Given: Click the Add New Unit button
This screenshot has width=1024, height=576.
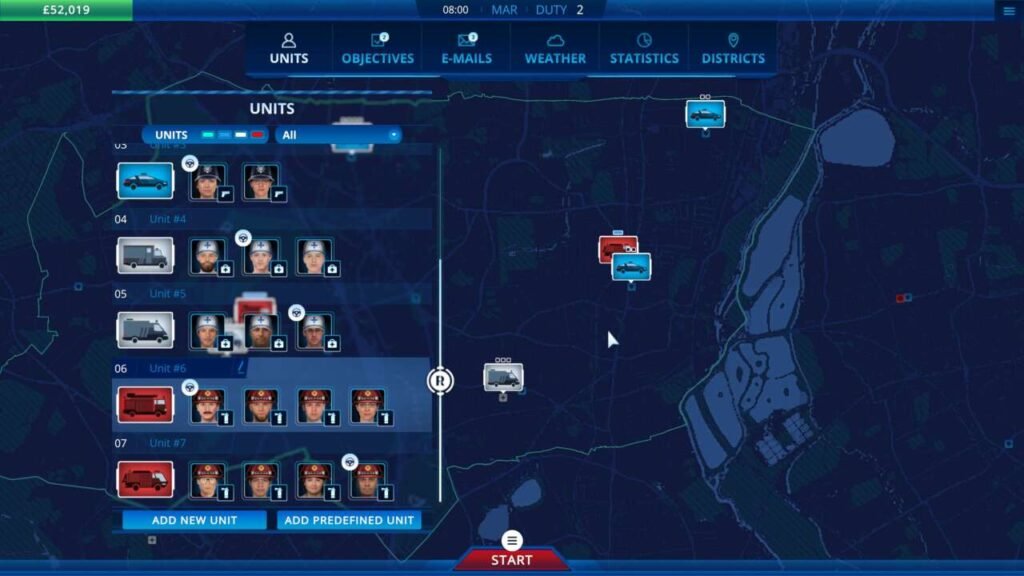Looking at the screenshot, I should point(194,520).
